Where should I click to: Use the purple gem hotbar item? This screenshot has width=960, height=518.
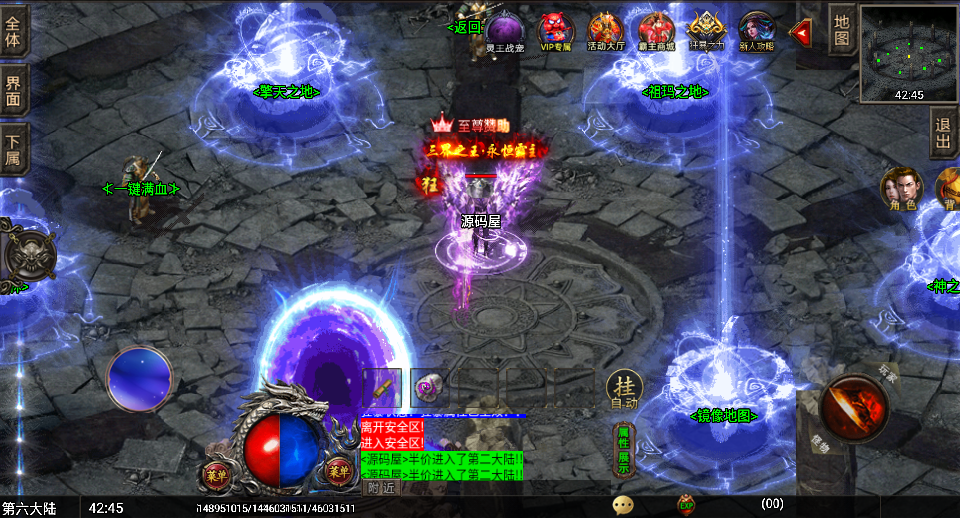click(429, 387)
